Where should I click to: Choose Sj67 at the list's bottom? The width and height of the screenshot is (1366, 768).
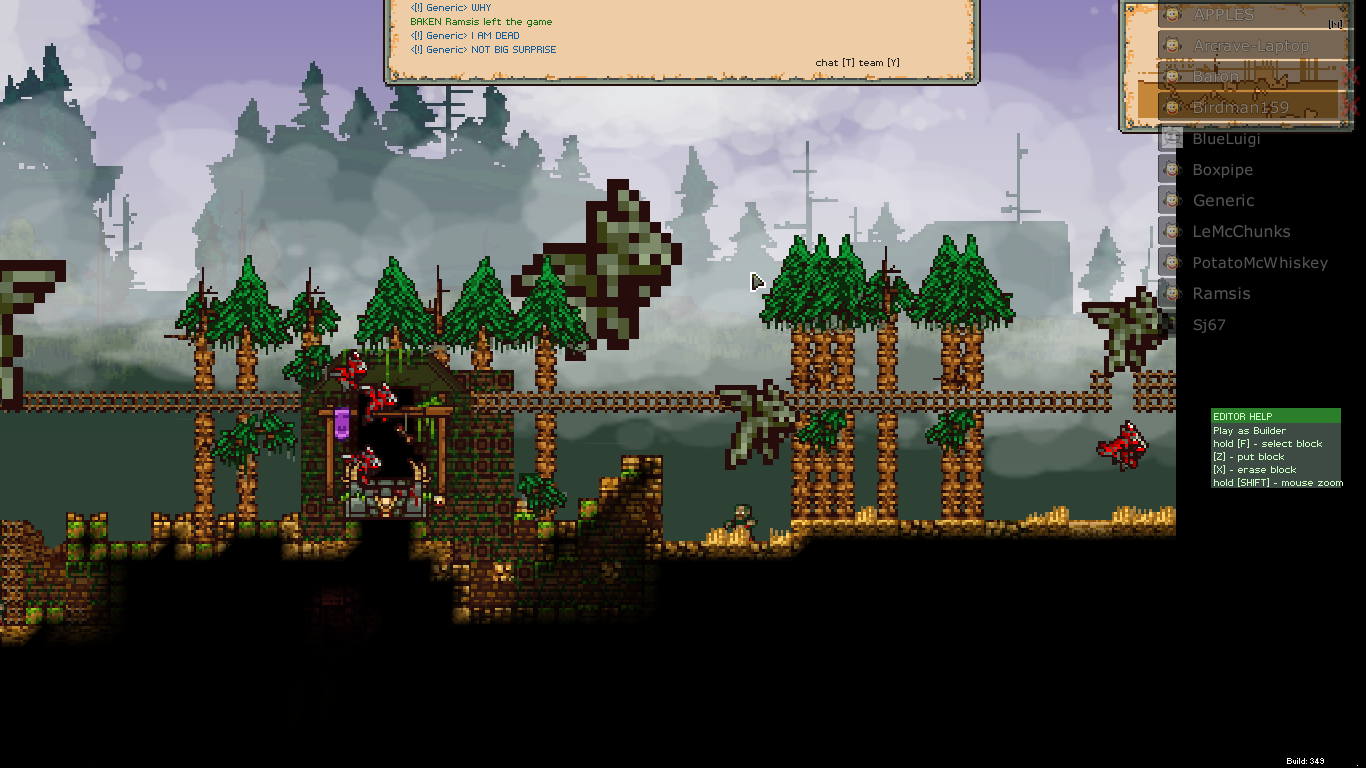[x=1208, y=325]
